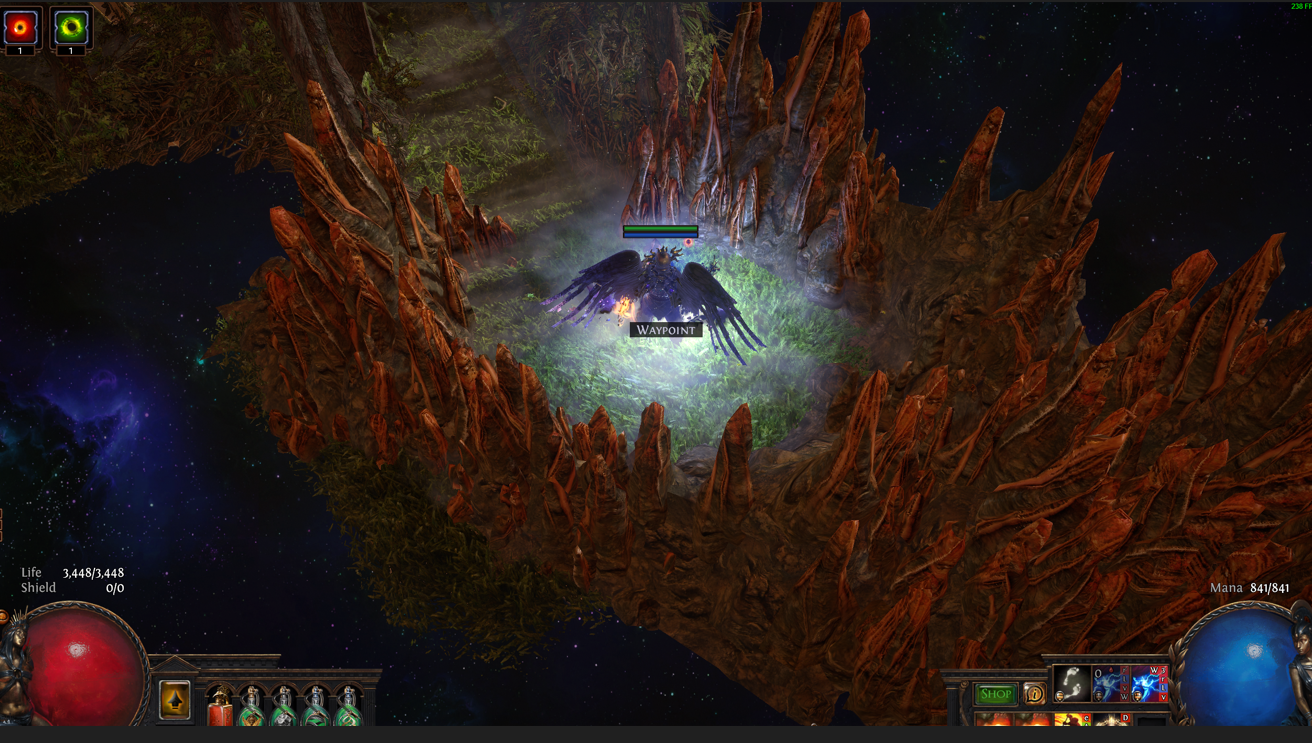Viewport: 1312px width, 743px height.
Task: Select the red fiery ring buff icon
Action: tap(21, 27)
